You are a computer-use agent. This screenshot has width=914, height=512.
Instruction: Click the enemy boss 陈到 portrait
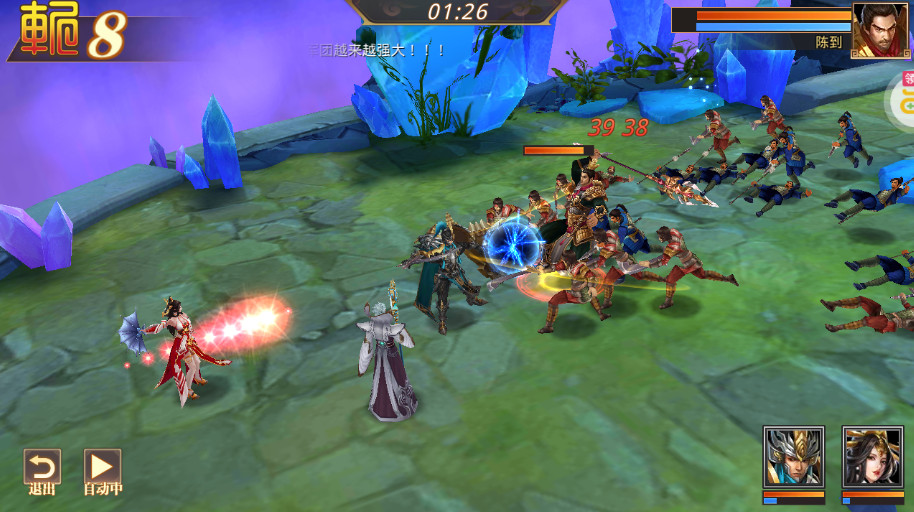point(880,31)
